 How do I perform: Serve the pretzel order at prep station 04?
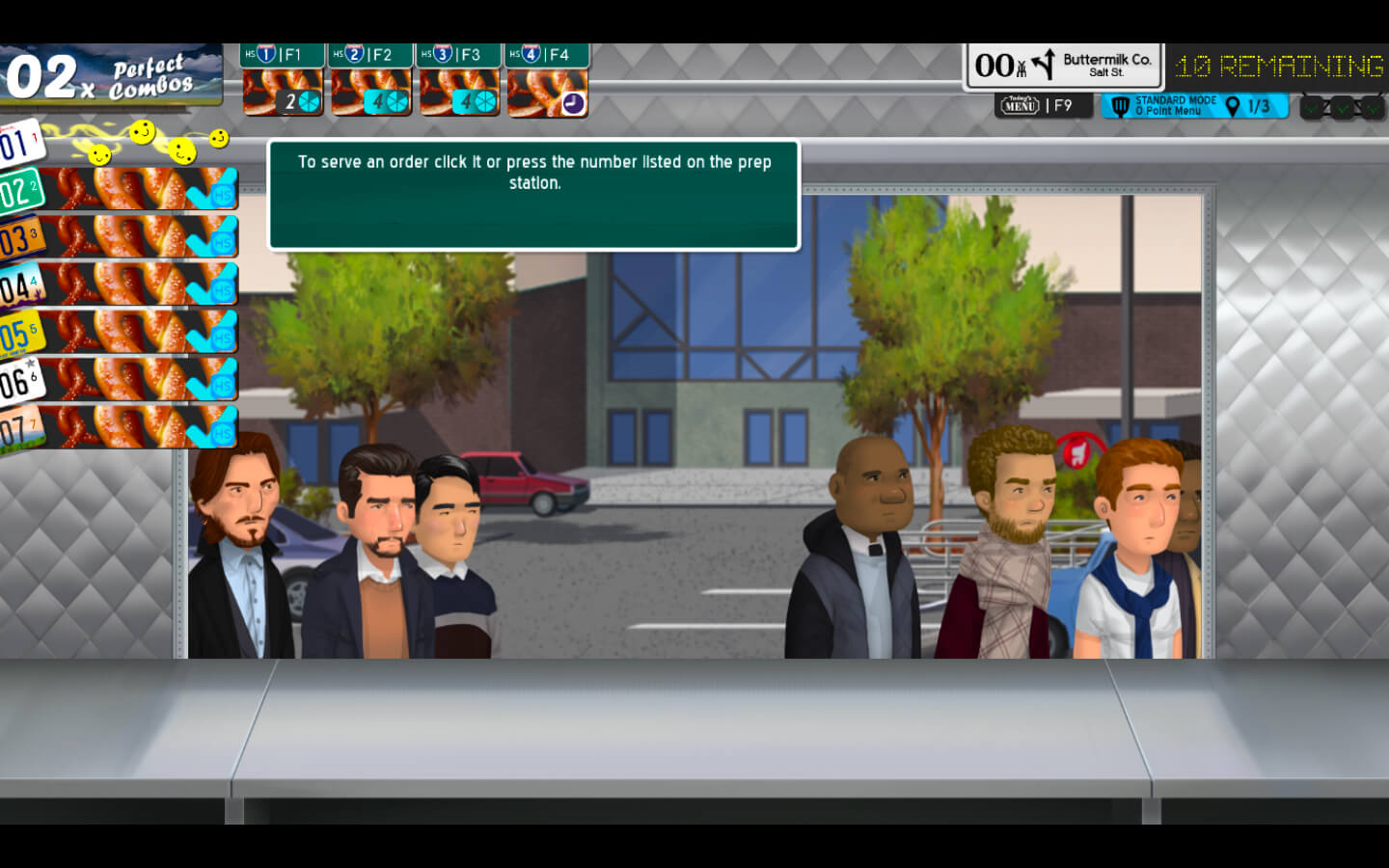click(135, 285)
